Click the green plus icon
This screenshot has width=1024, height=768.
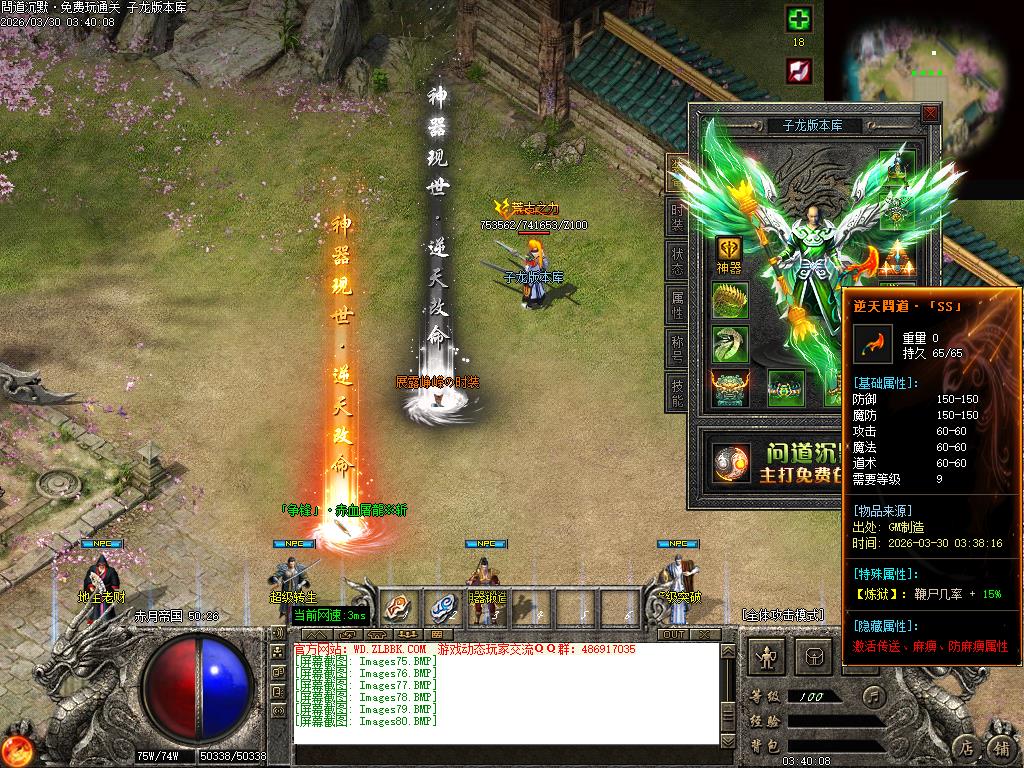[798, 19]
